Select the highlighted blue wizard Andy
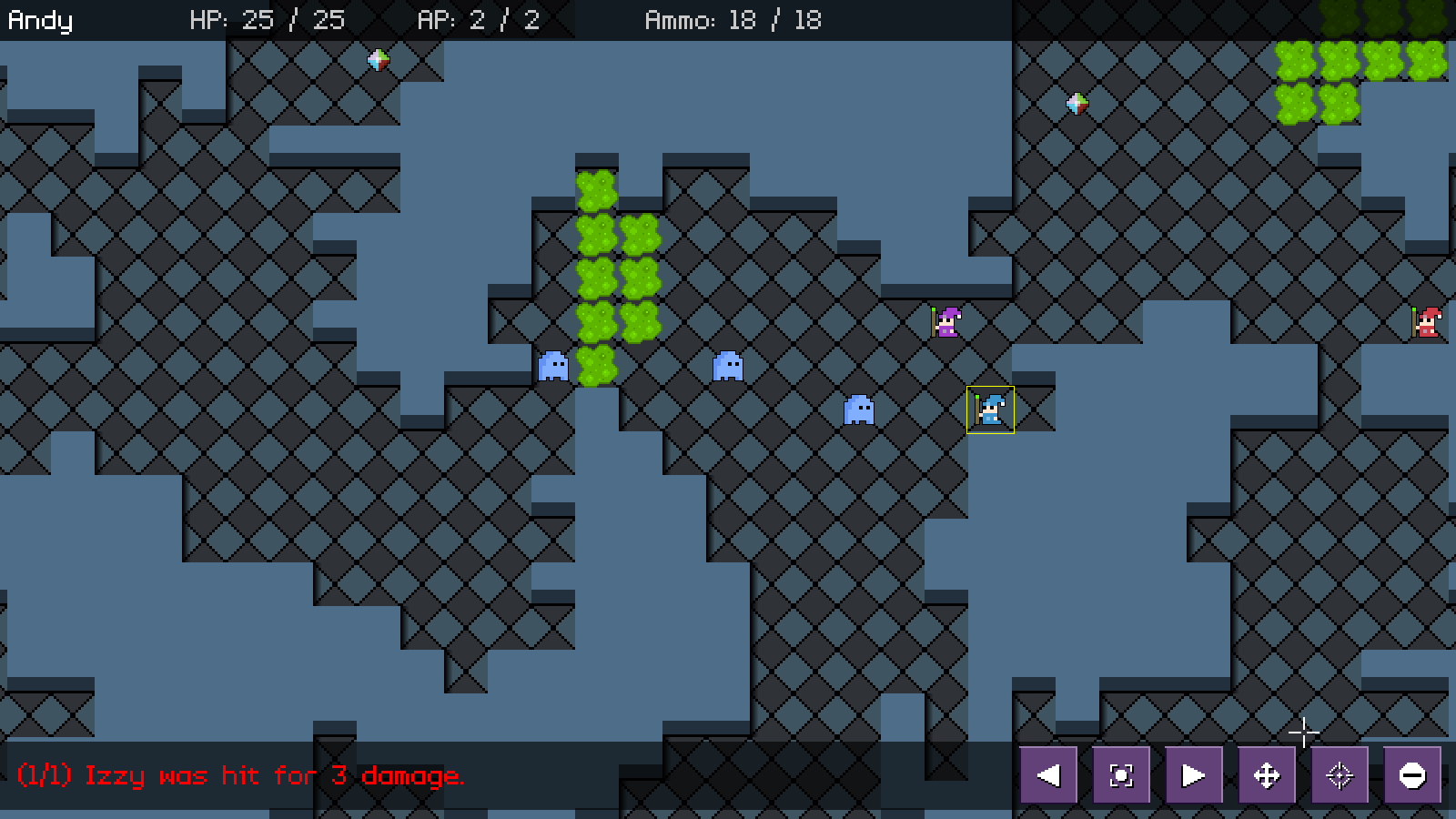 (990, 409)
